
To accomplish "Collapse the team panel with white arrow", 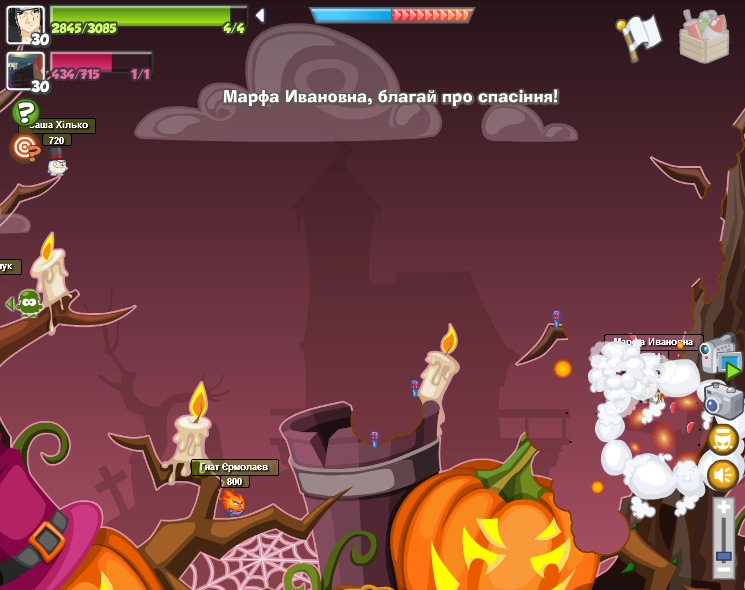I will (260, 15).
